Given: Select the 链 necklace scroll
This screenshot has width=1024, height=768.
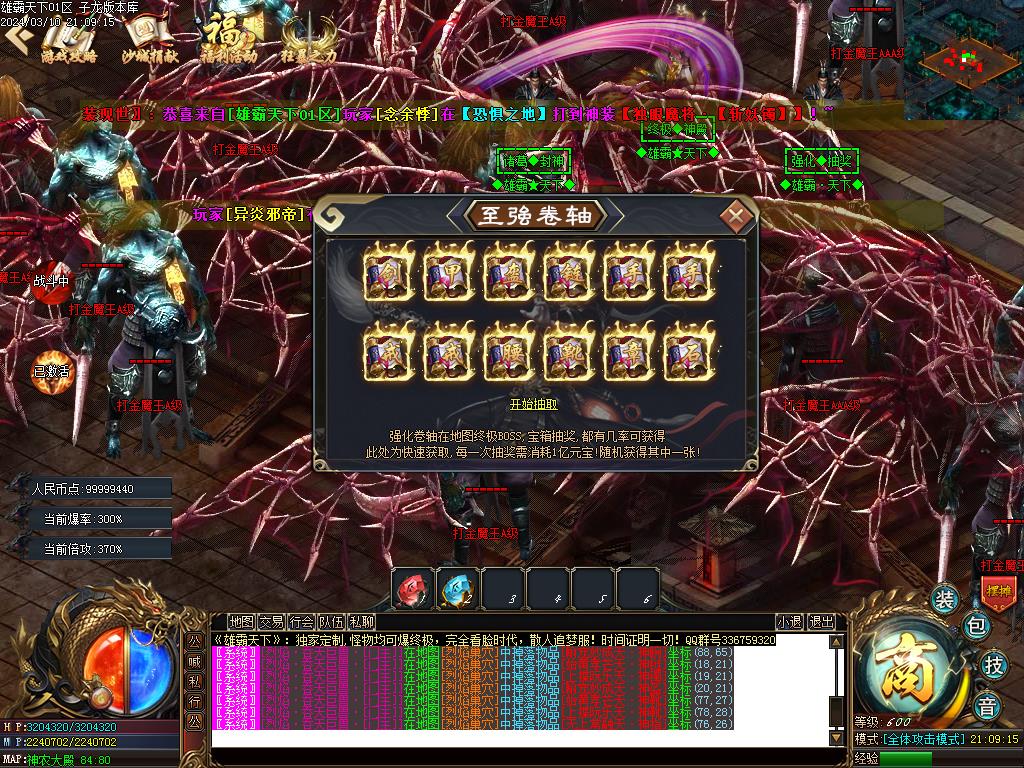Looking at the screenshot, I should point(569,272).
